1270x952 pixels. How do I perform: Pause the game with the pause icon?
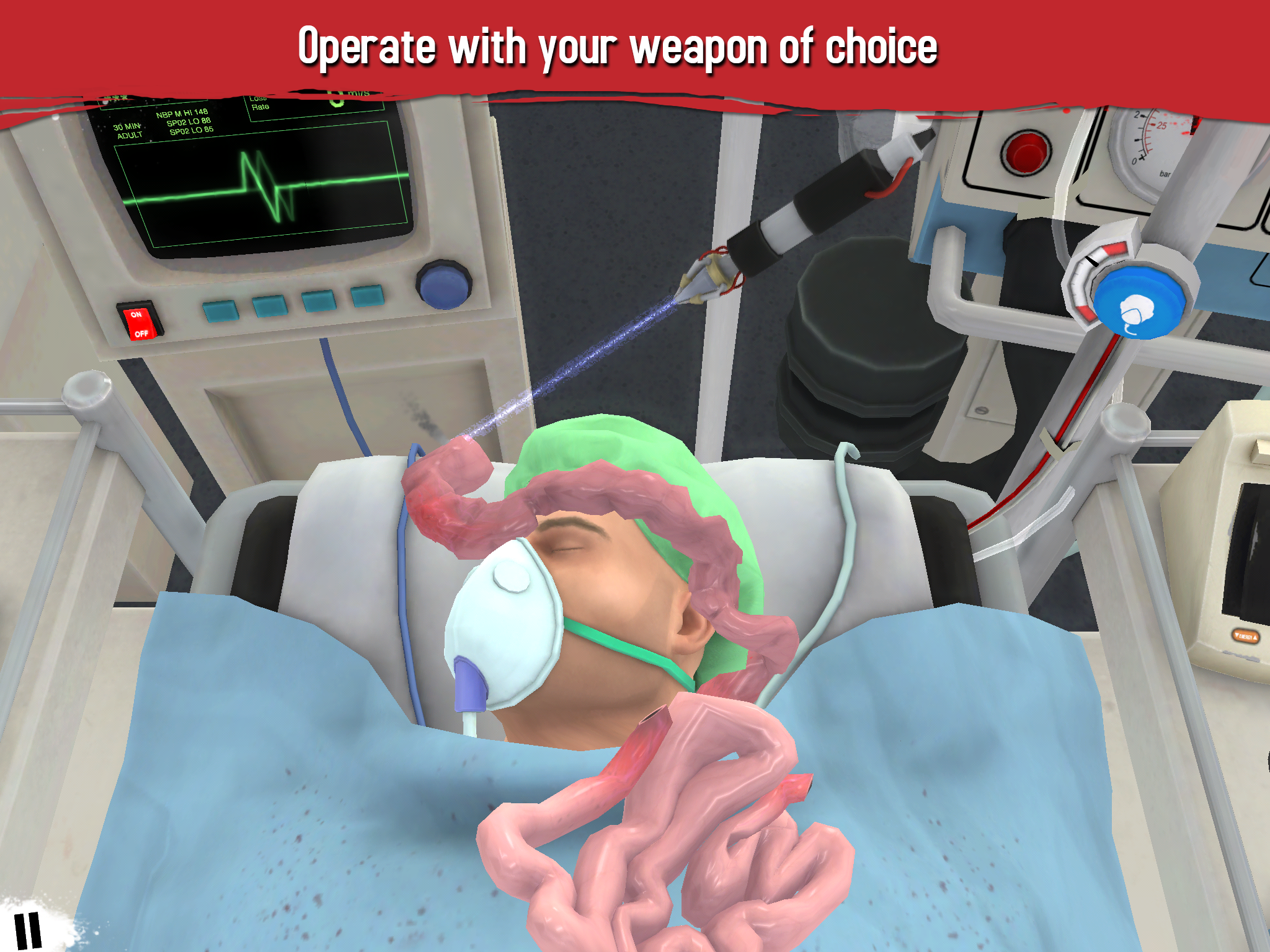27,930
